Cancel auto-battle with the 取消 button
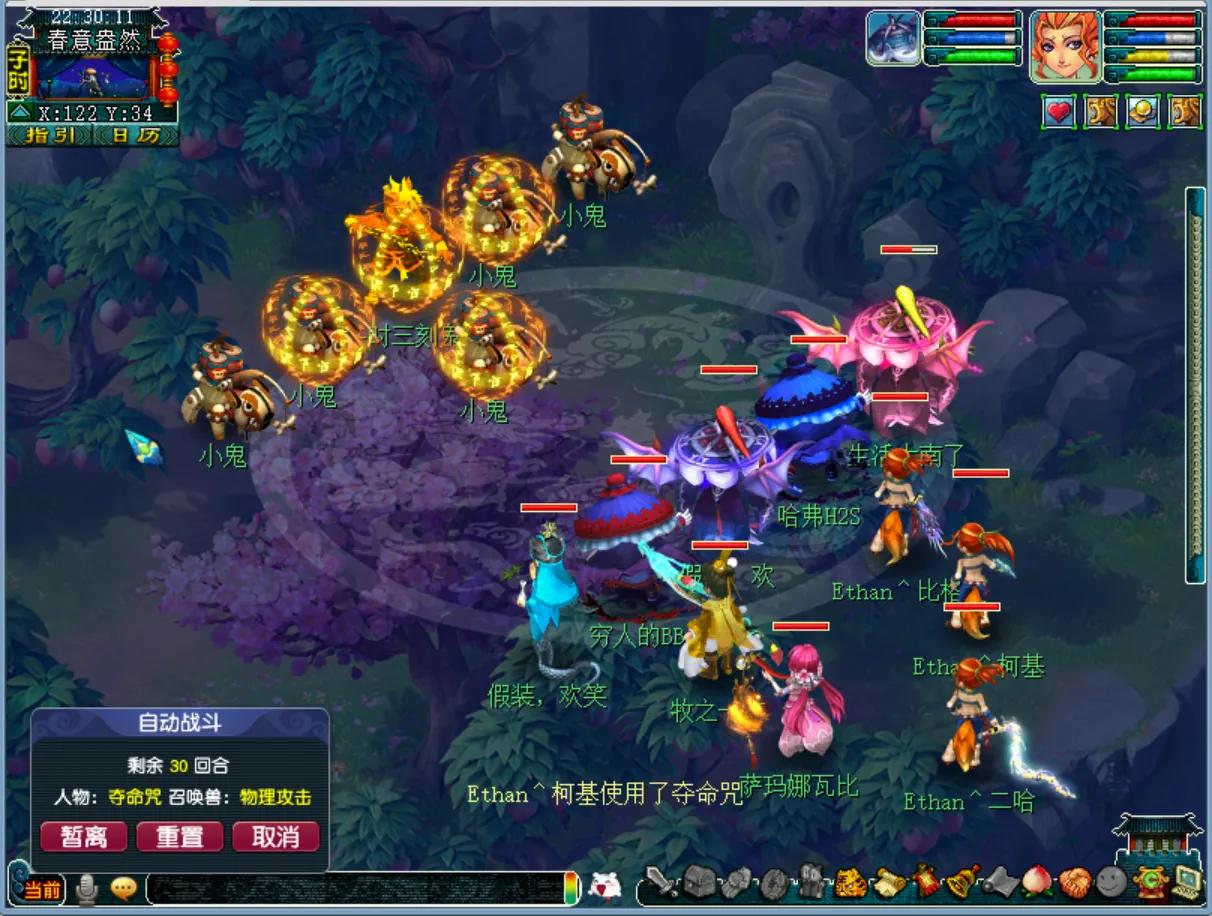This screenshot has height=916, width=1212. tap(275, 836)
